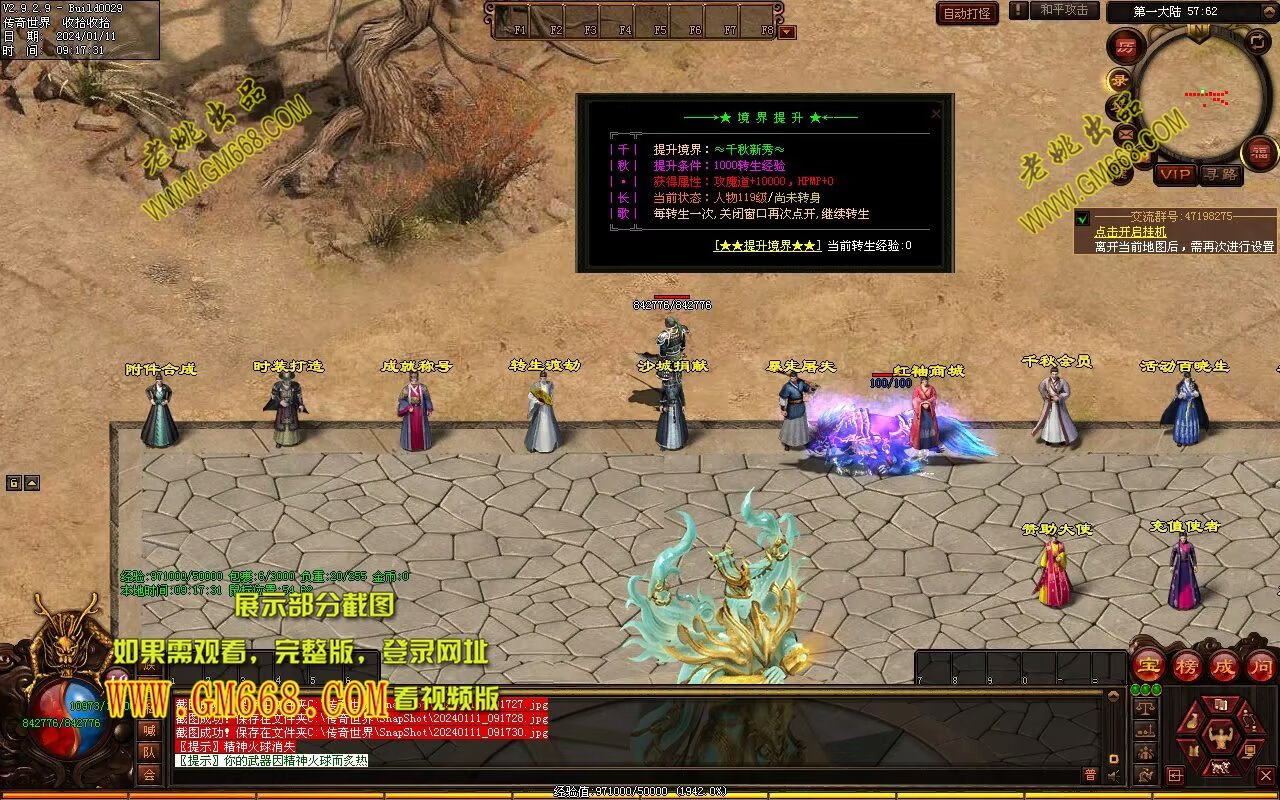Click the minimap refresh arrows button
This screenshot has height=800, width=1280.
[1257, 42]
